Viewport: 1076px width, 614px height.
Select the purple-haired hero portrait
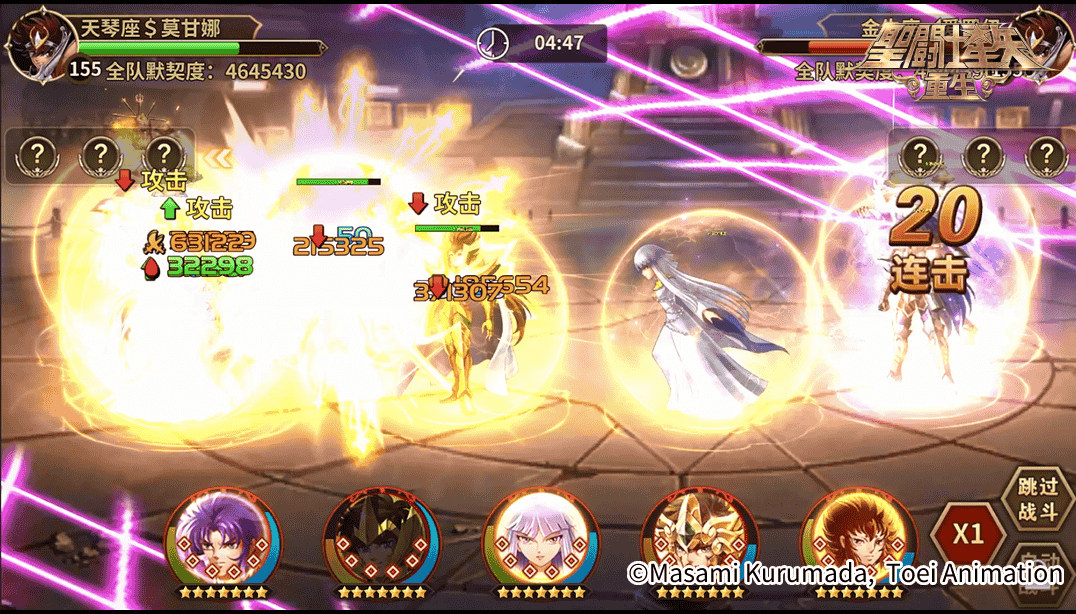[x=217, y=537]
